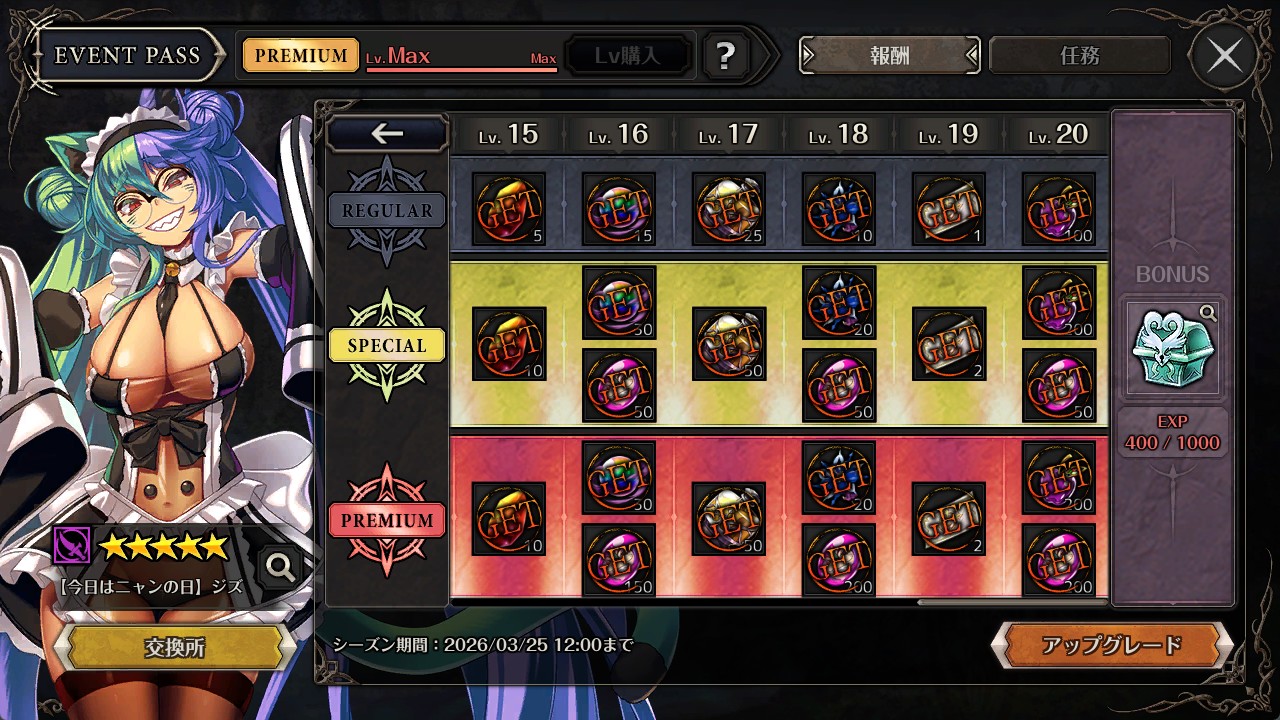Screen dimensions: 1280x720
Task: Switch to the 任務 tab
Action: point(1079,56)
